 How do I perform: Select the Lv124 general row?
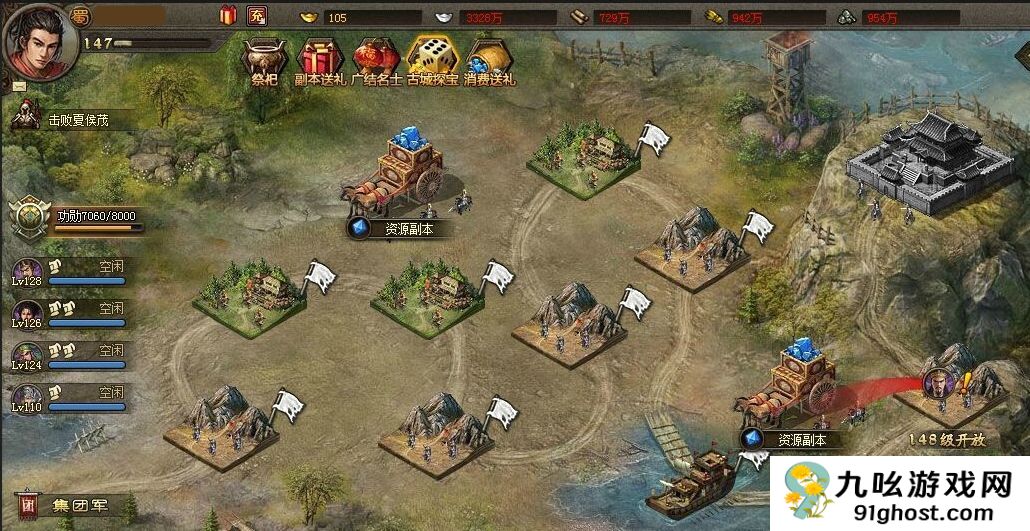[70, 356]
